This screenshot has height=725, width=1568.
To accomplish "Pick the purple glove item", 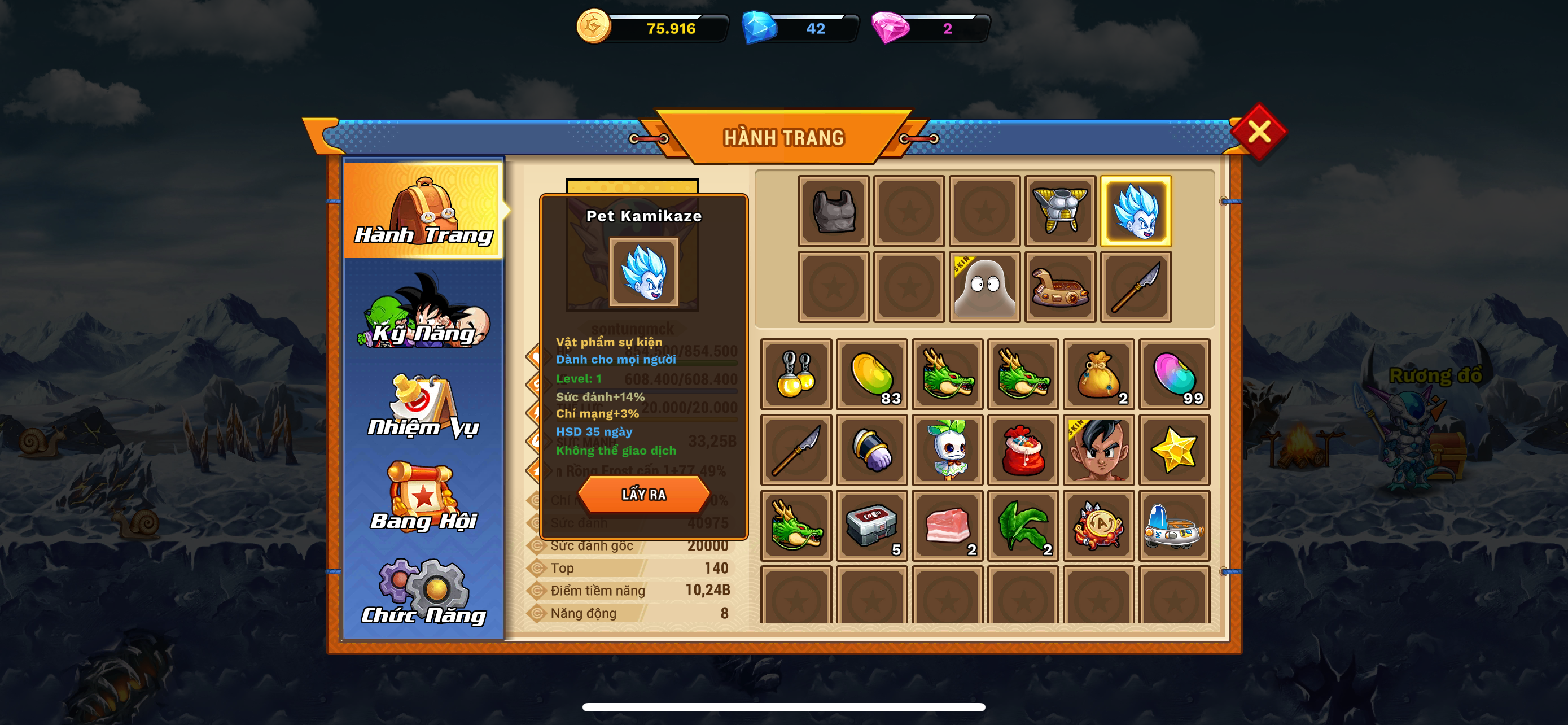I will pyautogui.click(x=871, y=450).
